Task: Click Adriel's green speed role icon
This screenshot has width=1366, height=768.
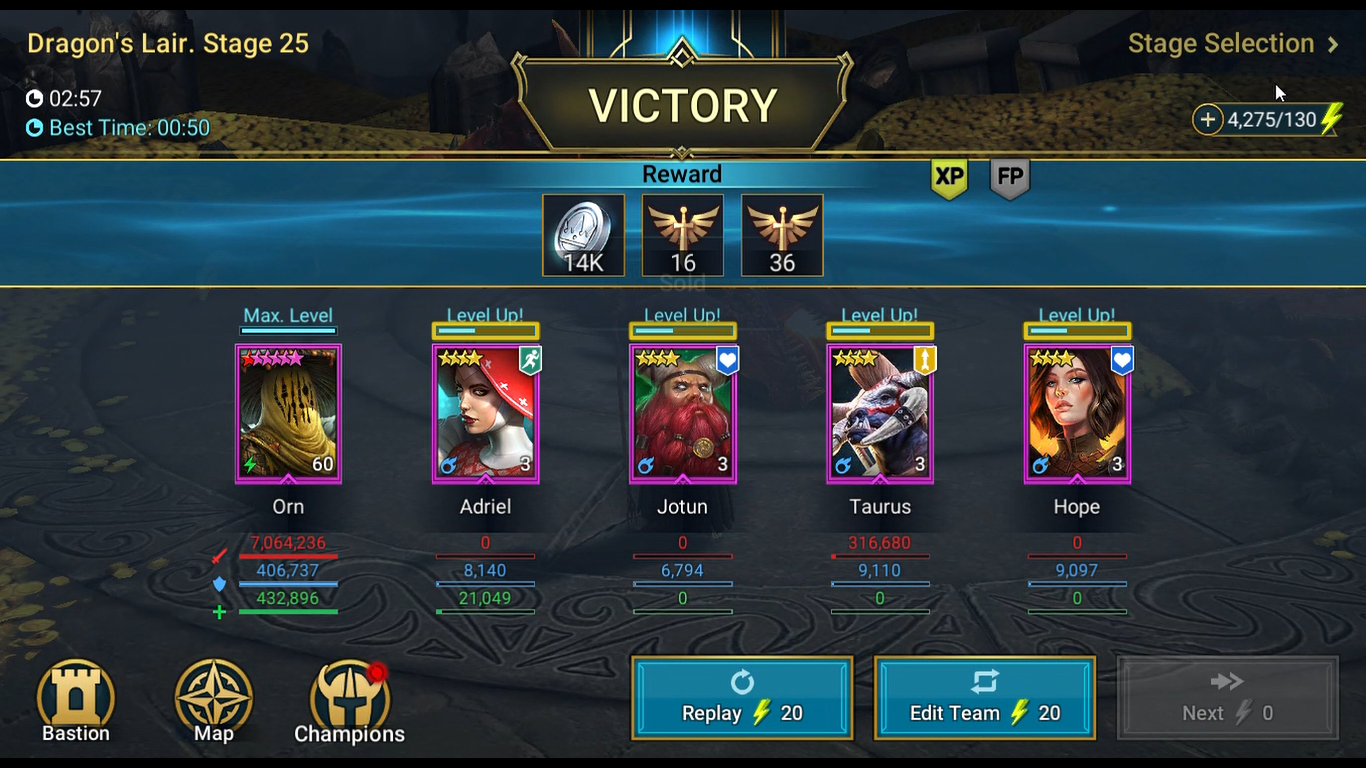Action: (530, 360)
